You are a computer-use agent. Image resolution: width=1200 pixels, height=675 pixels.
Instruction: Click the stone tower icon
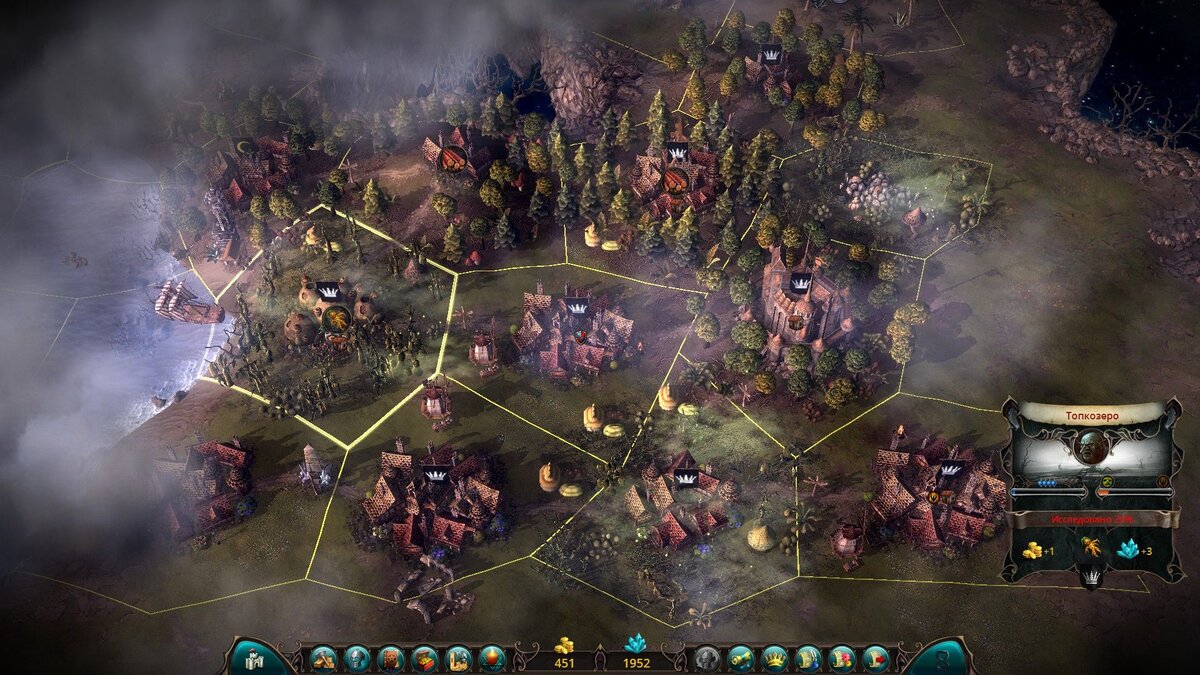(459, 658)
